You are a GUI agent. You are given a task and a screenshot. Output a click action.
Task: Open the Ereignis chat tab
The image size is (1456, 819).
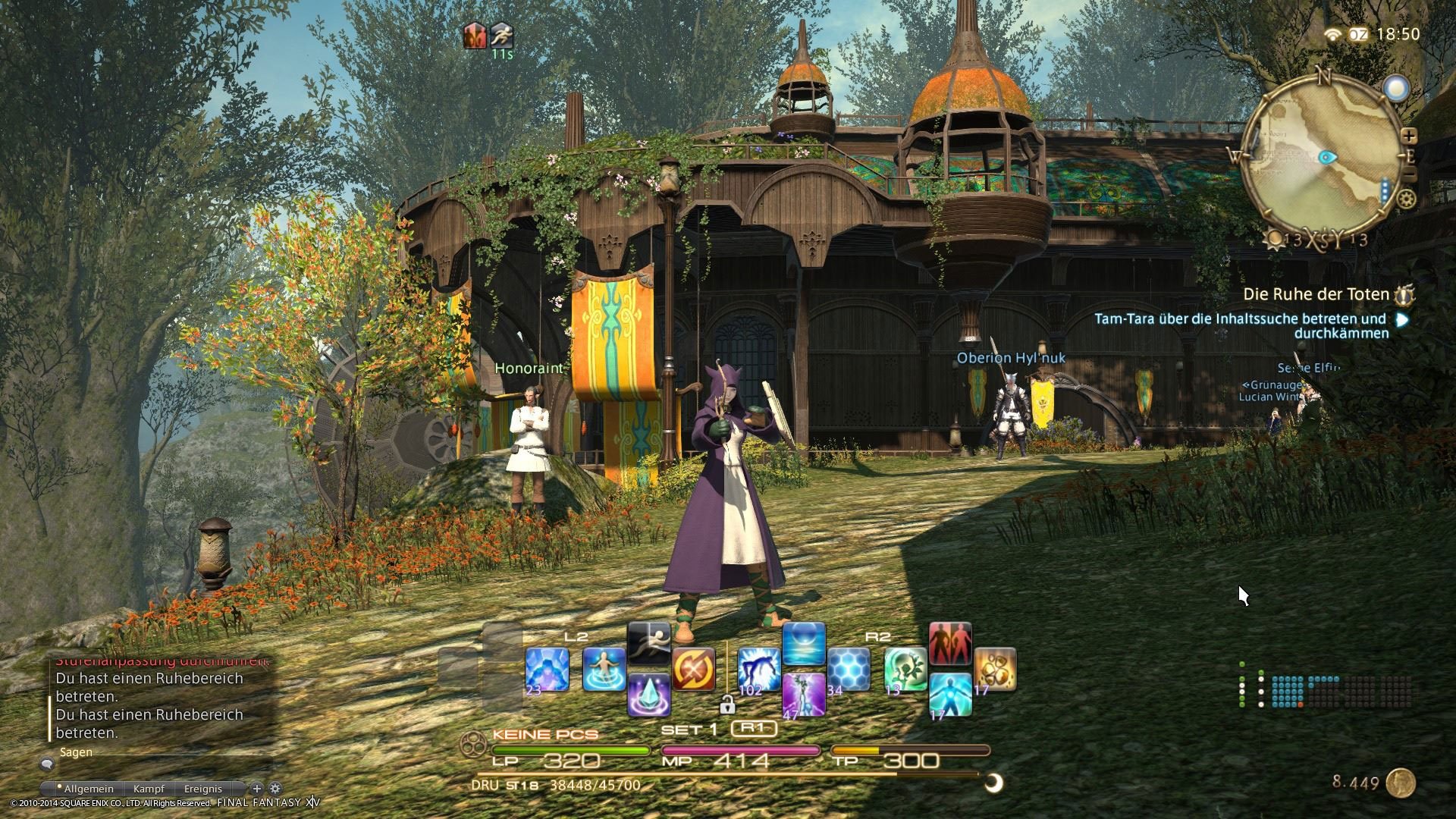pos(202,789)
